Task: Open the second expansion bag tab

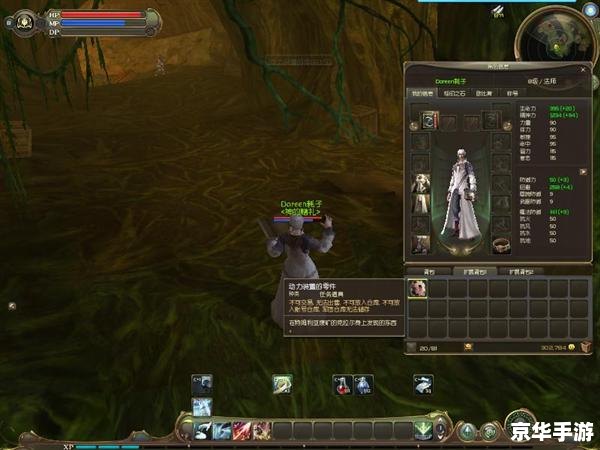Action: (x=523, y=271)
